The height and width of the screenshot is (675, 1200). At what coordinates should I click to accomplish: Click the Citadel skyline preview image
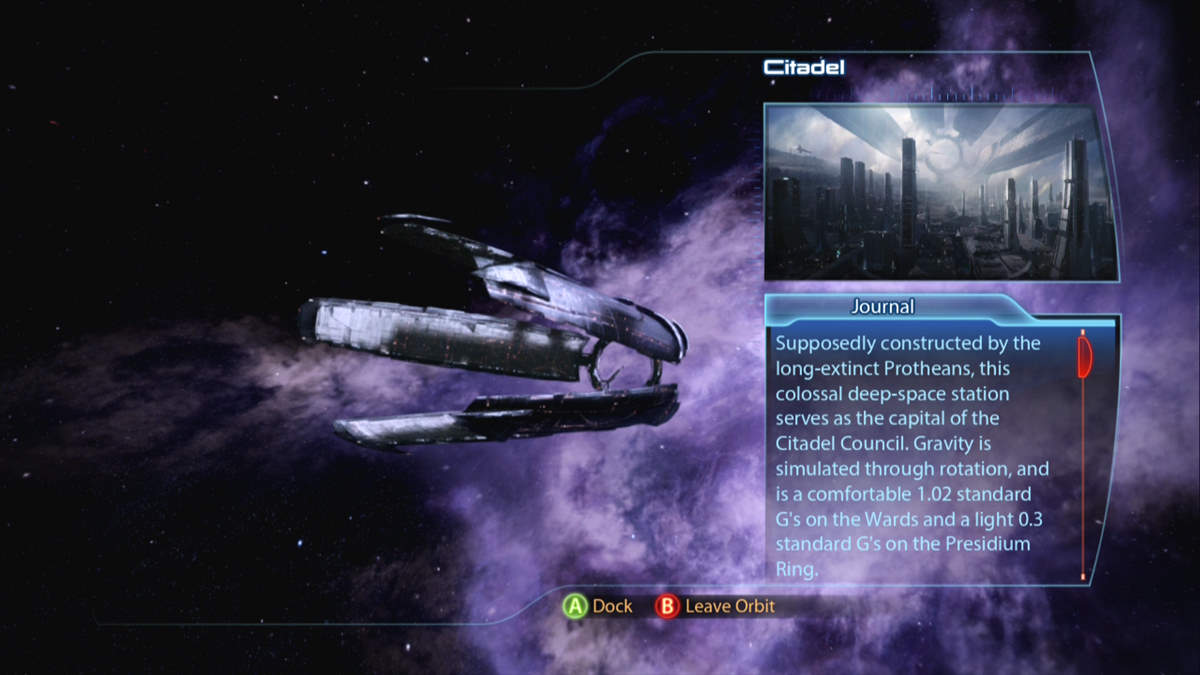pos(941,192)
